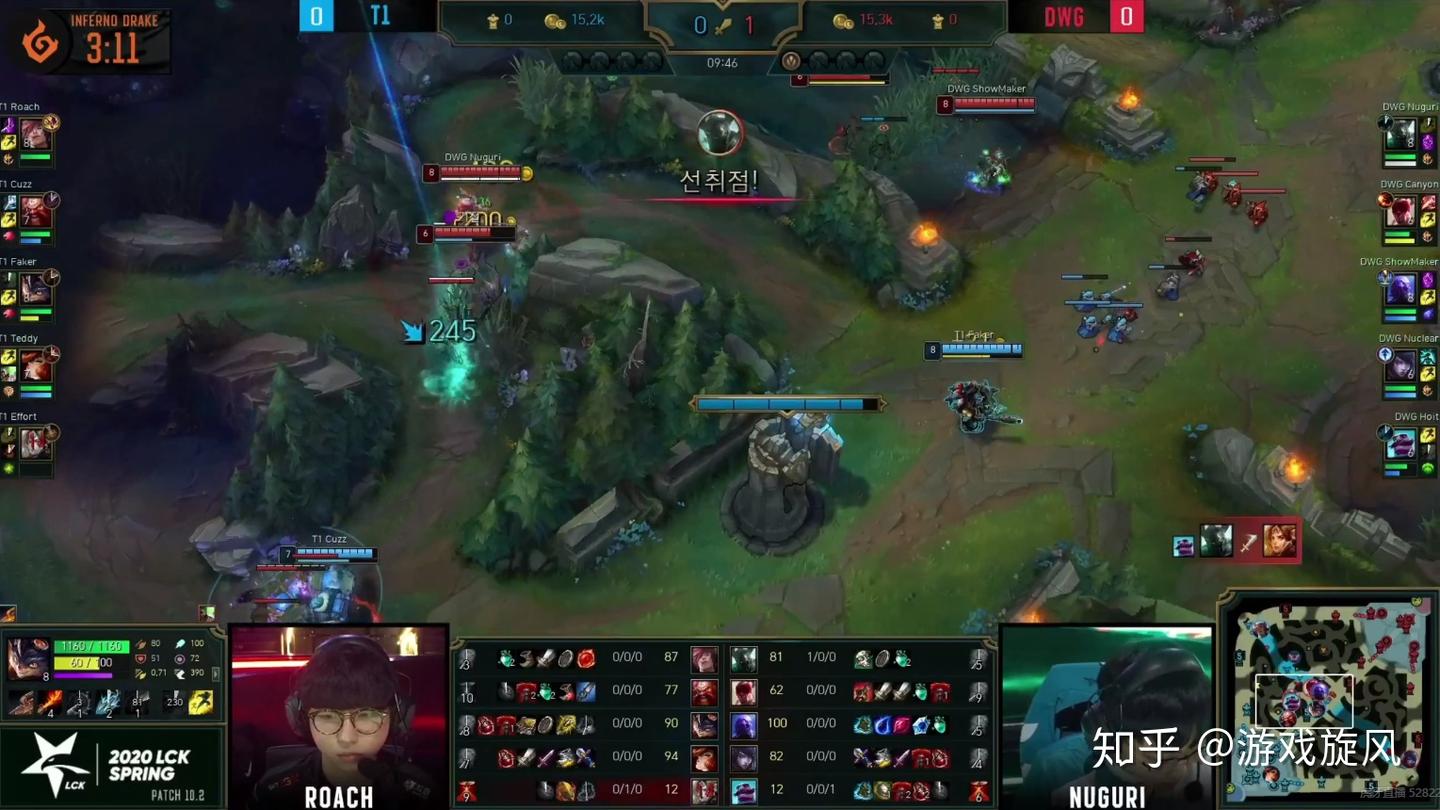Click DWG ShowMaker's sidebar champion portrait
Image resolution: width=1440 pixels, height=810 pixels.
point(1400,288)
